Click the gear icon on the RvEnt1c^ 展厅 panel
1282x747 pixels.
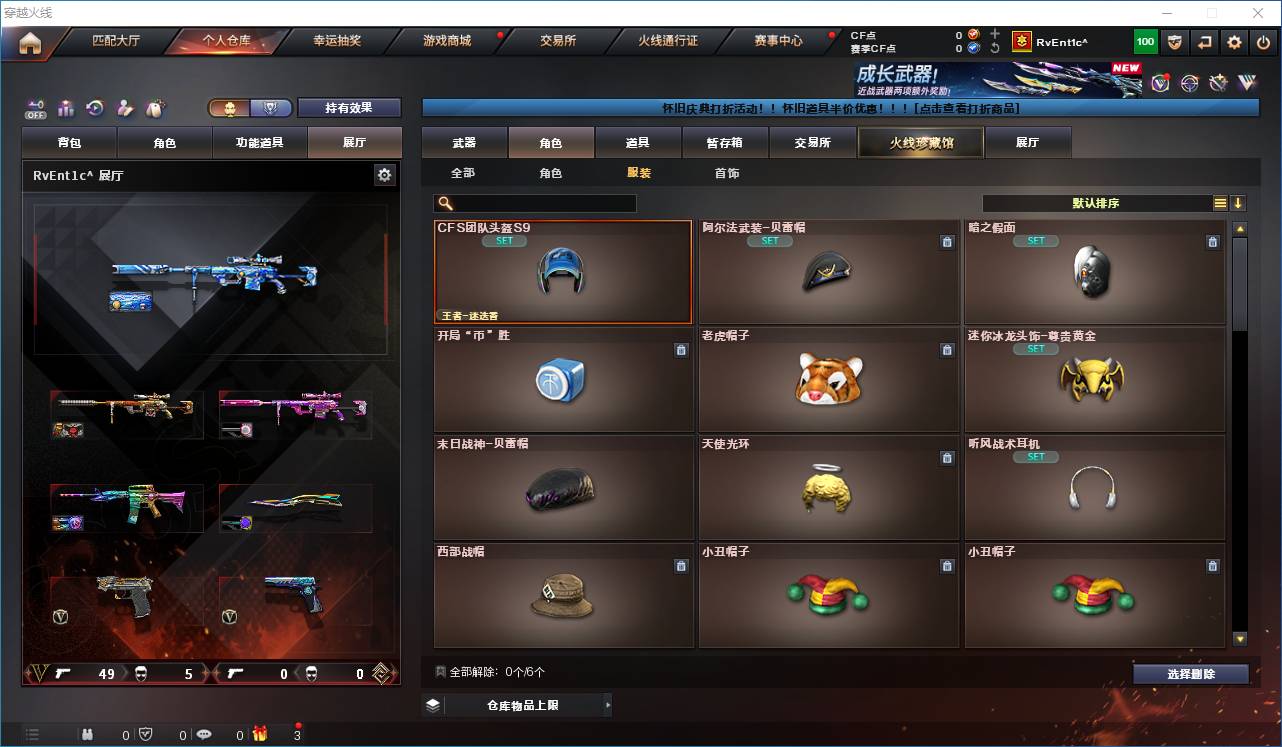point(384,174)
